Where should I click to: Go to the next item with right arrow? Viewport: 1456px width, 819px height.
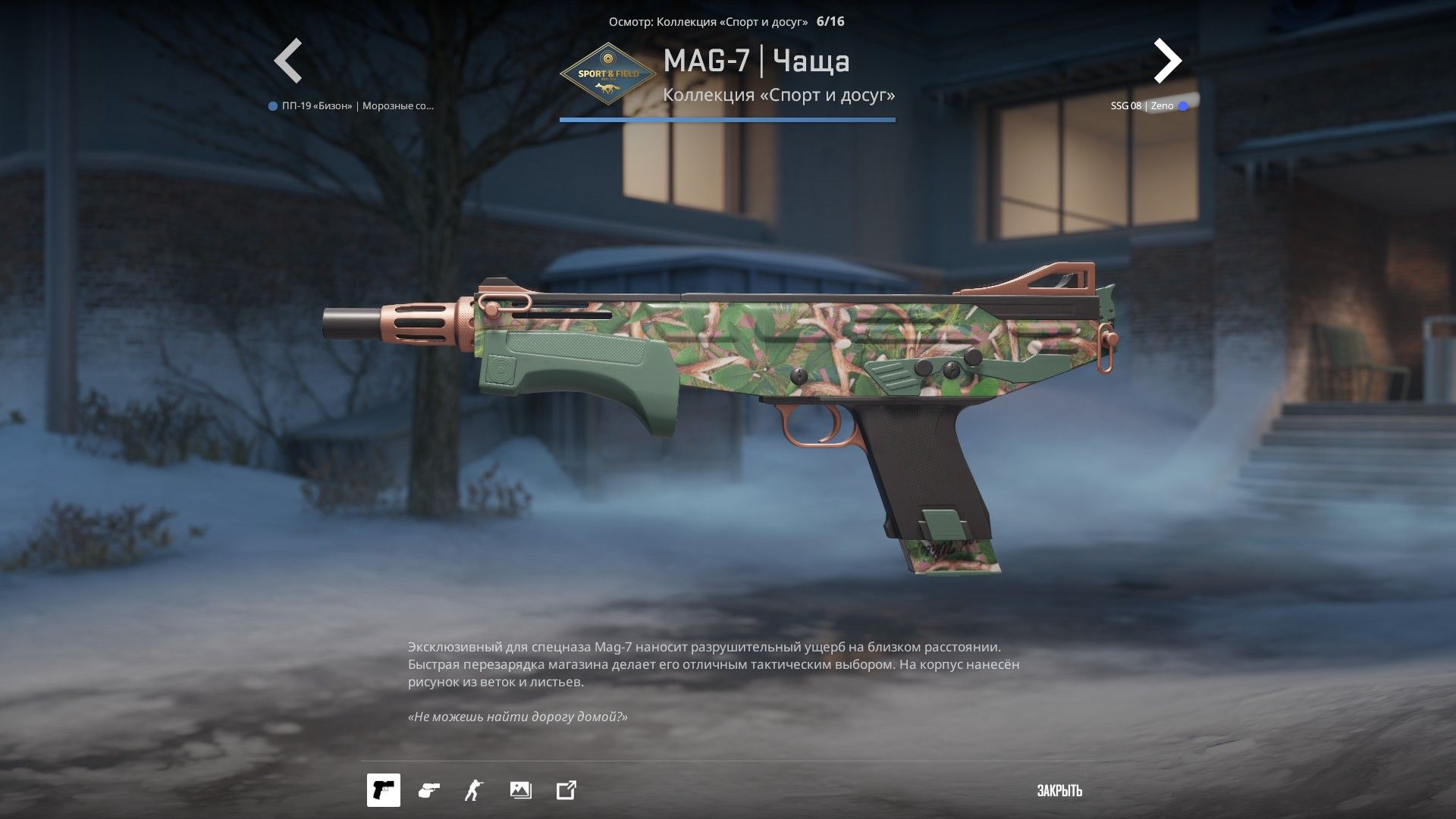click(x=1167, y=61)
